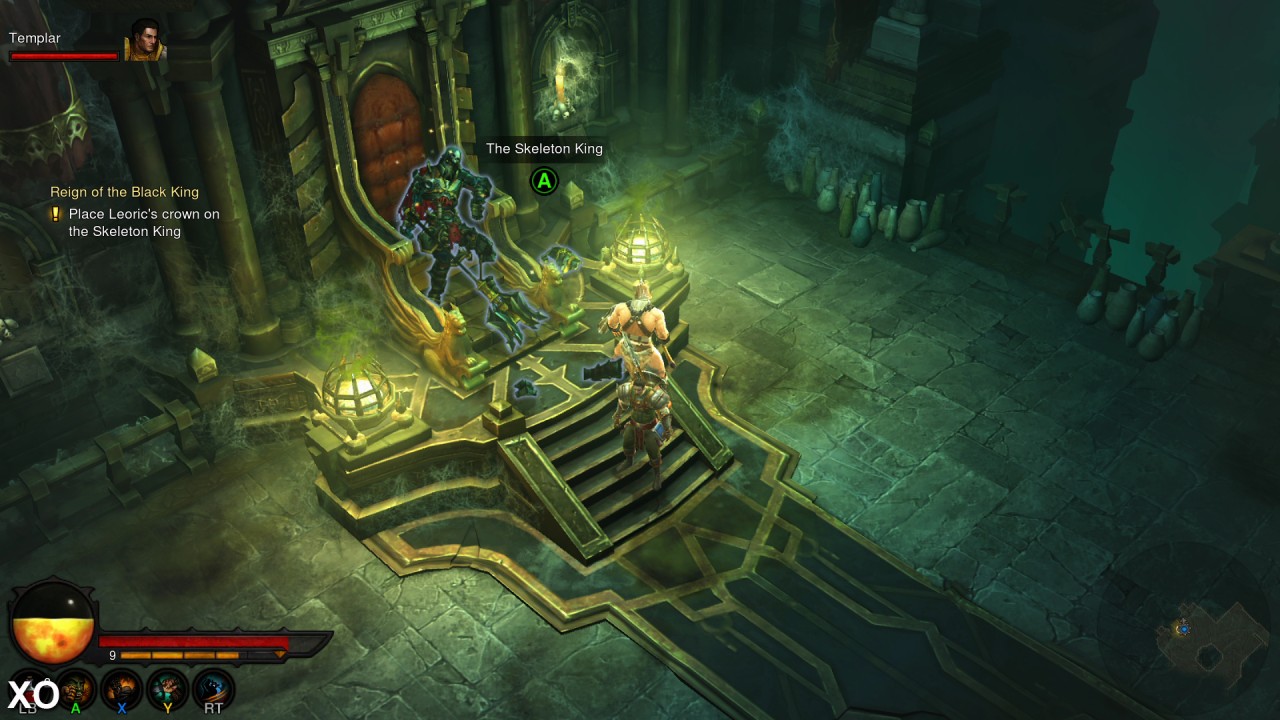1280x720 pixels.
Task: Click the Templar follower portrait
Action: click(x=144, y=42)
